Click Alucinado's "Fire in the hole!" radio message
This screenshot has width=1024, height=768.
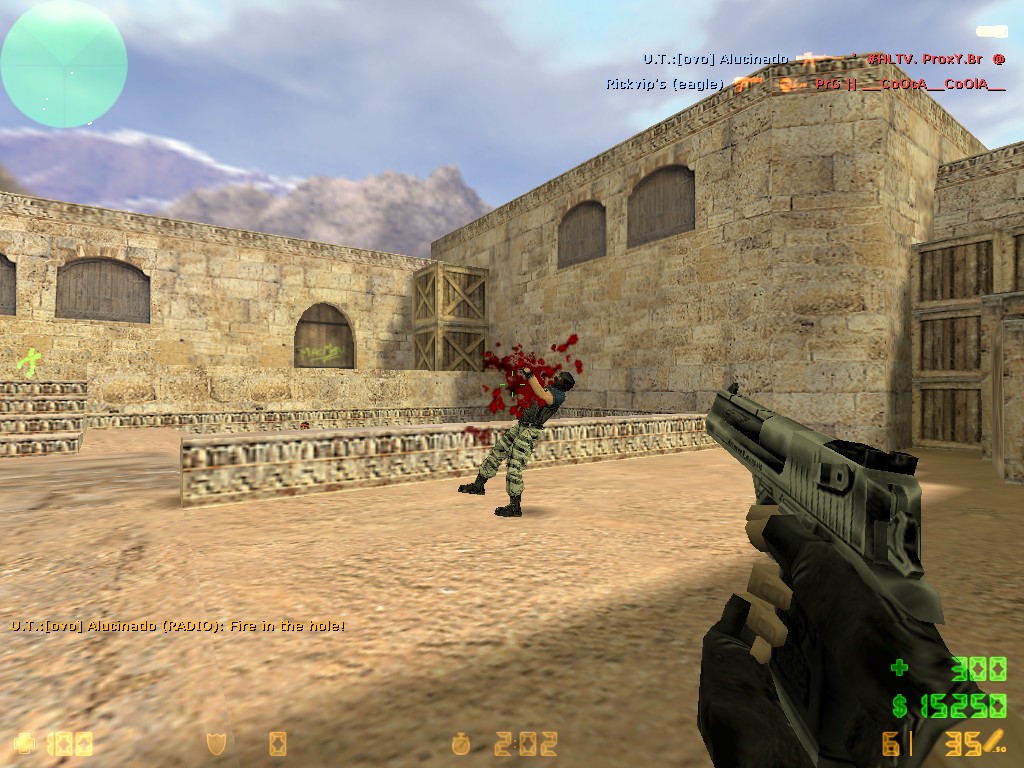tap(178, 626)
